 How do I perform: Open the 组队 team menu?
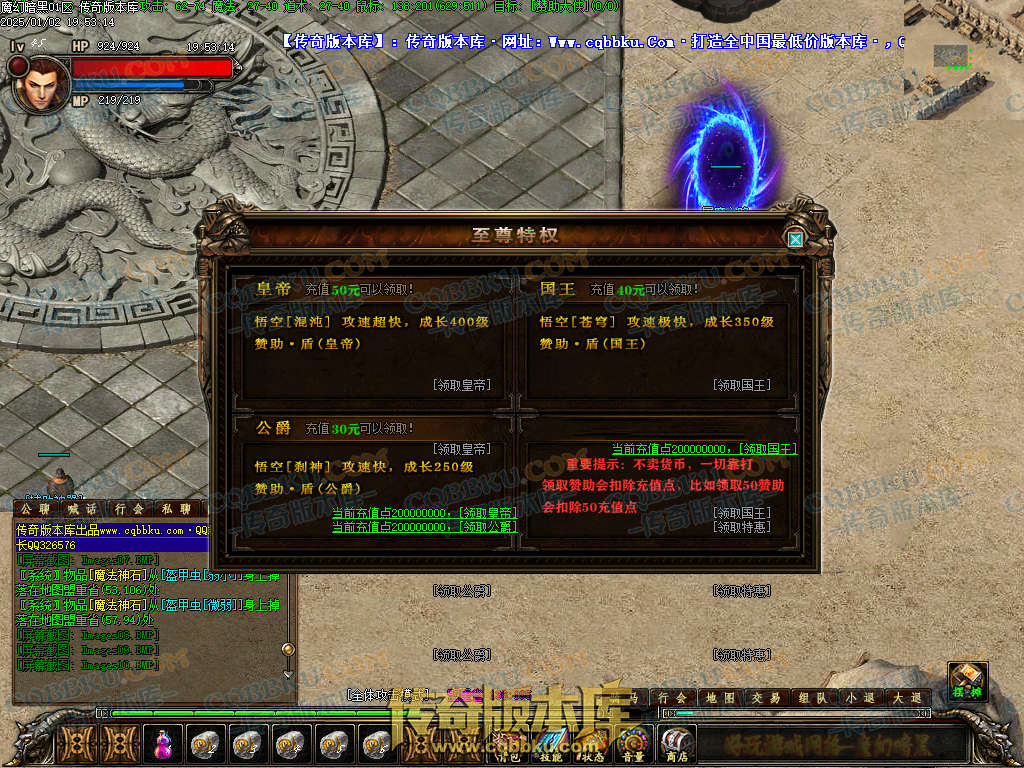click(811, 698)
